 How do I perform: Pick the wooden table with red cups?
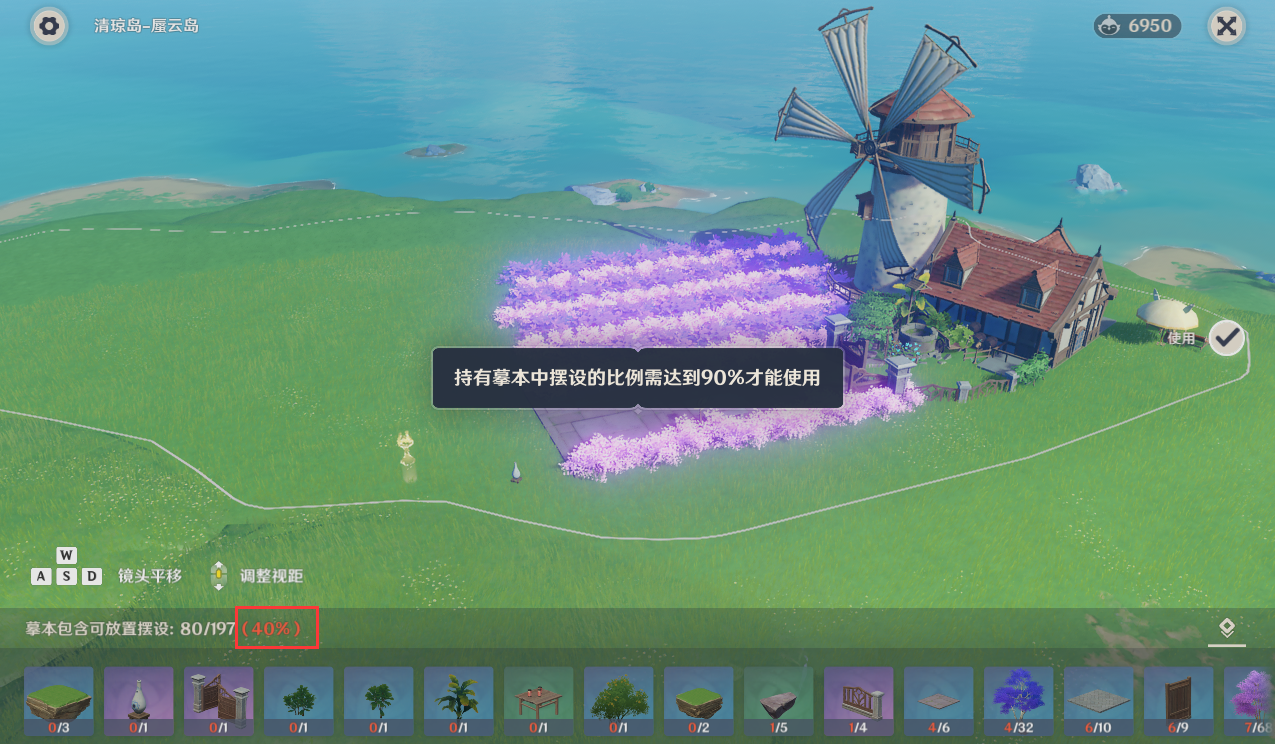point(539,702)
